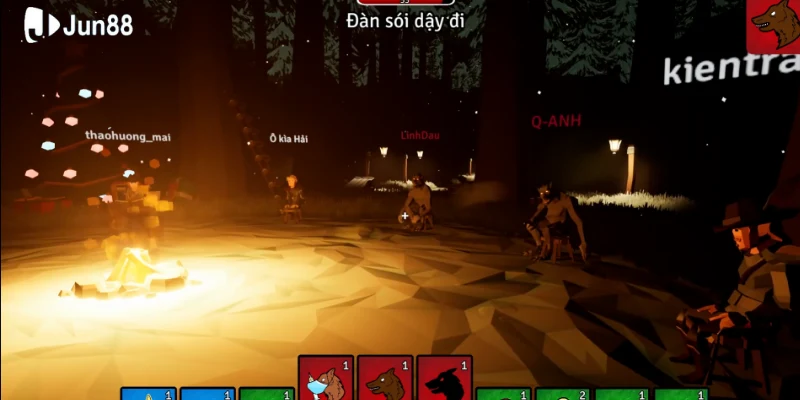Image resolution: width=800 pixels, height=400 pixels.
Task: Select the masked wolf role card
Action: pyautogui.click(x=326, y=379)
